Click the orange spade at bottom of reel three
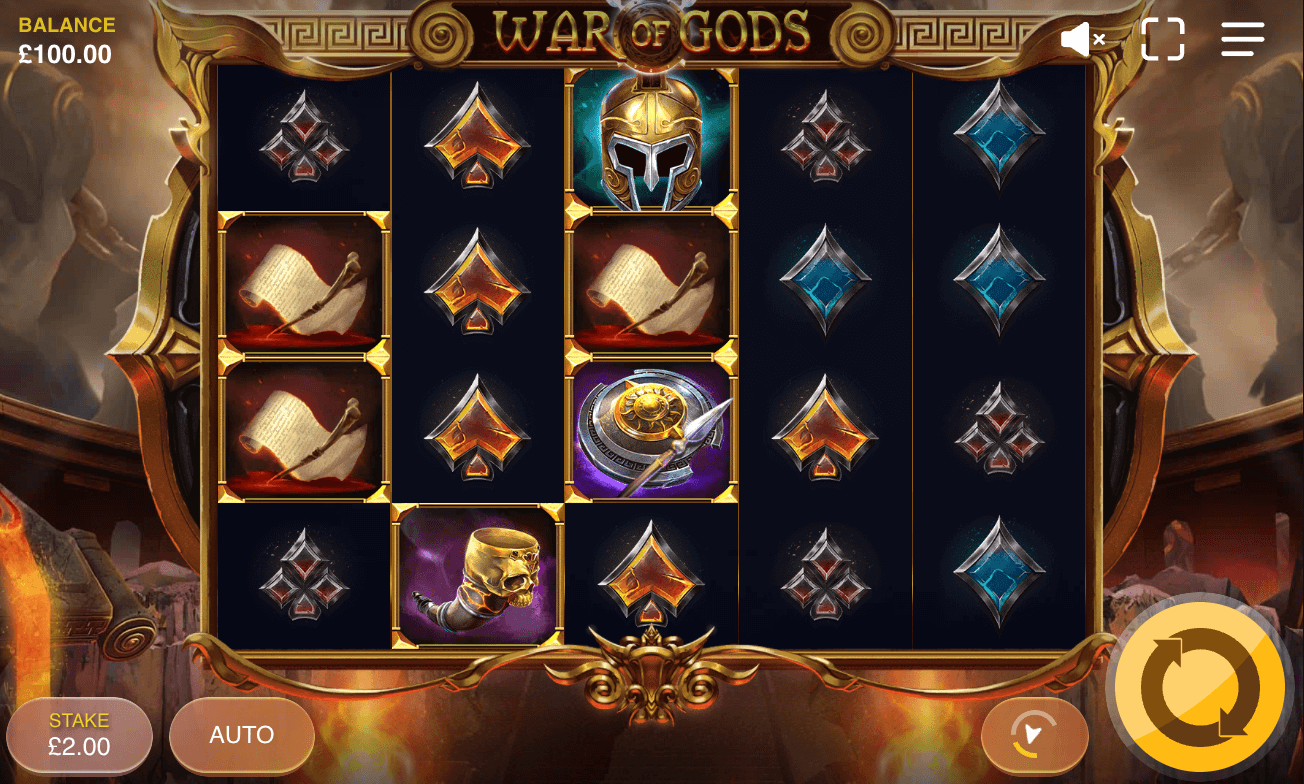This screenshot has height=784, width=1304. click(651, 574)
